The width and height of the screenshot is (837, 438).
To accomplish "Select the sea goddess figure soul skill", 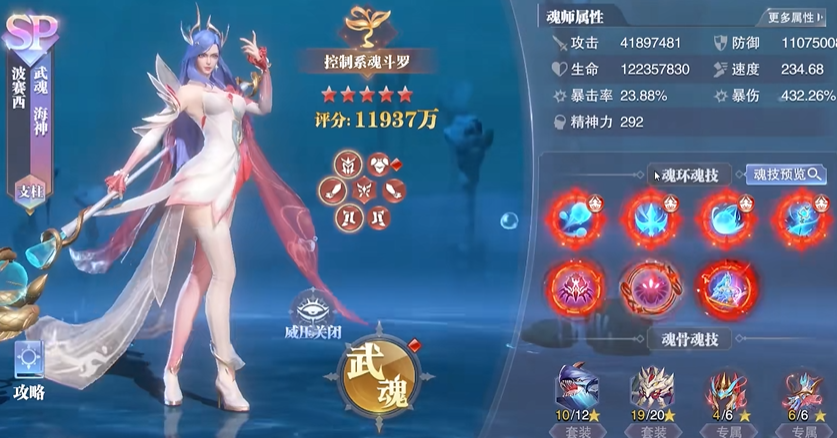I will tap(721, 287).
